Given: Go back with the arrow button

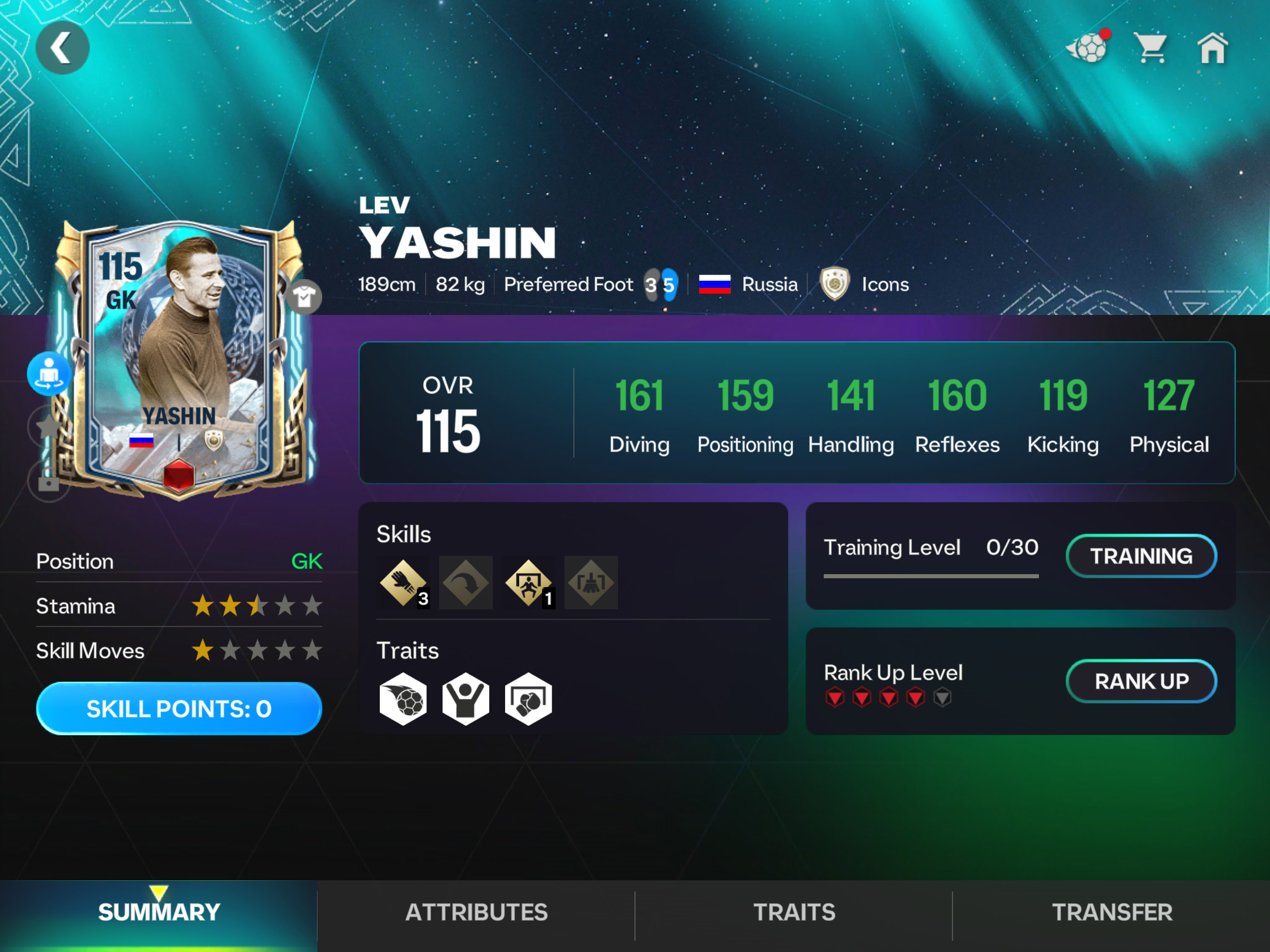Looking at the screenshot, I should [x=62, y=48].
